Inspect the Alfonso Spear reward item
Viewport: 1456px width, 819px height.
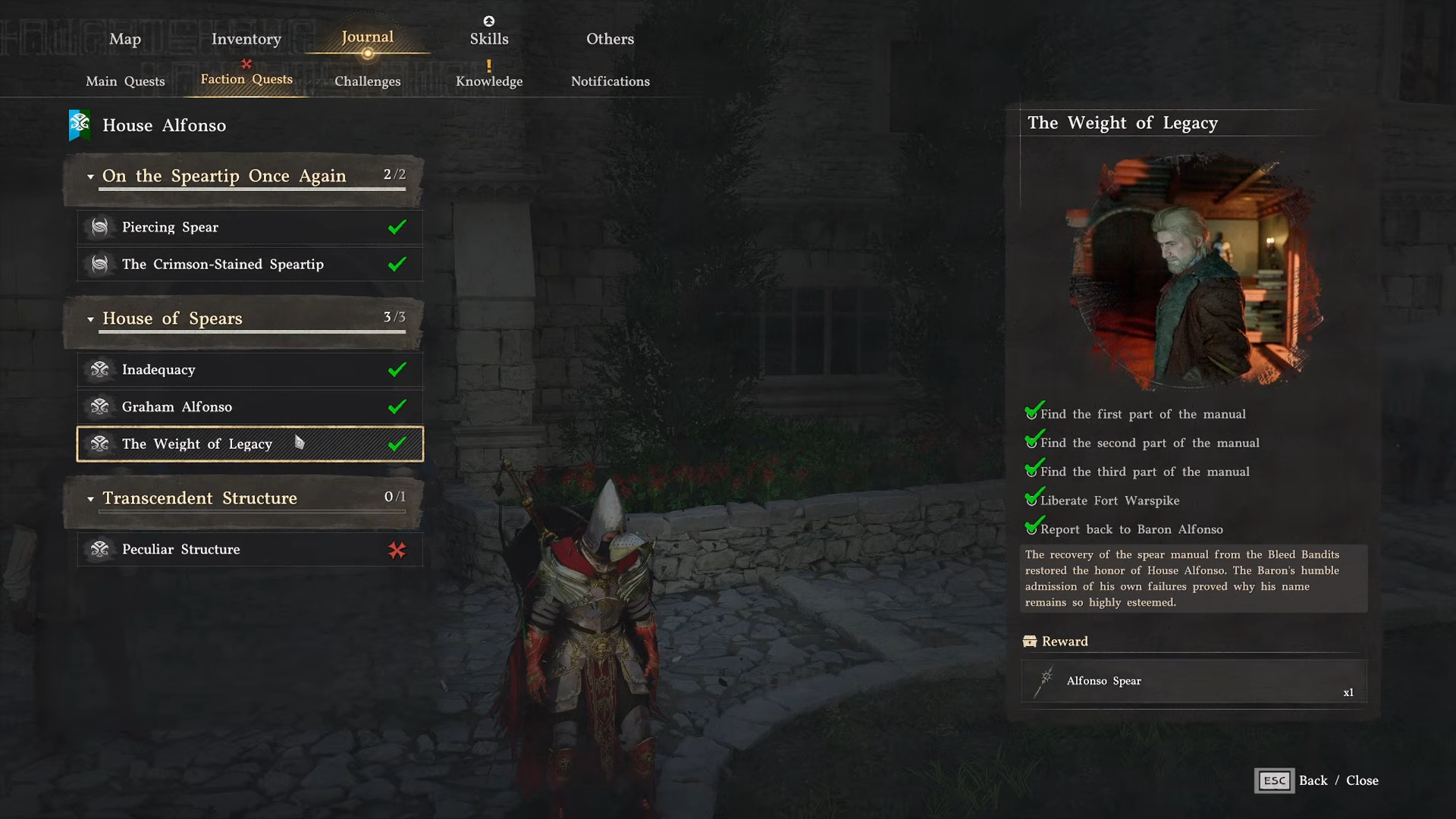click(x=1194, y=681)
